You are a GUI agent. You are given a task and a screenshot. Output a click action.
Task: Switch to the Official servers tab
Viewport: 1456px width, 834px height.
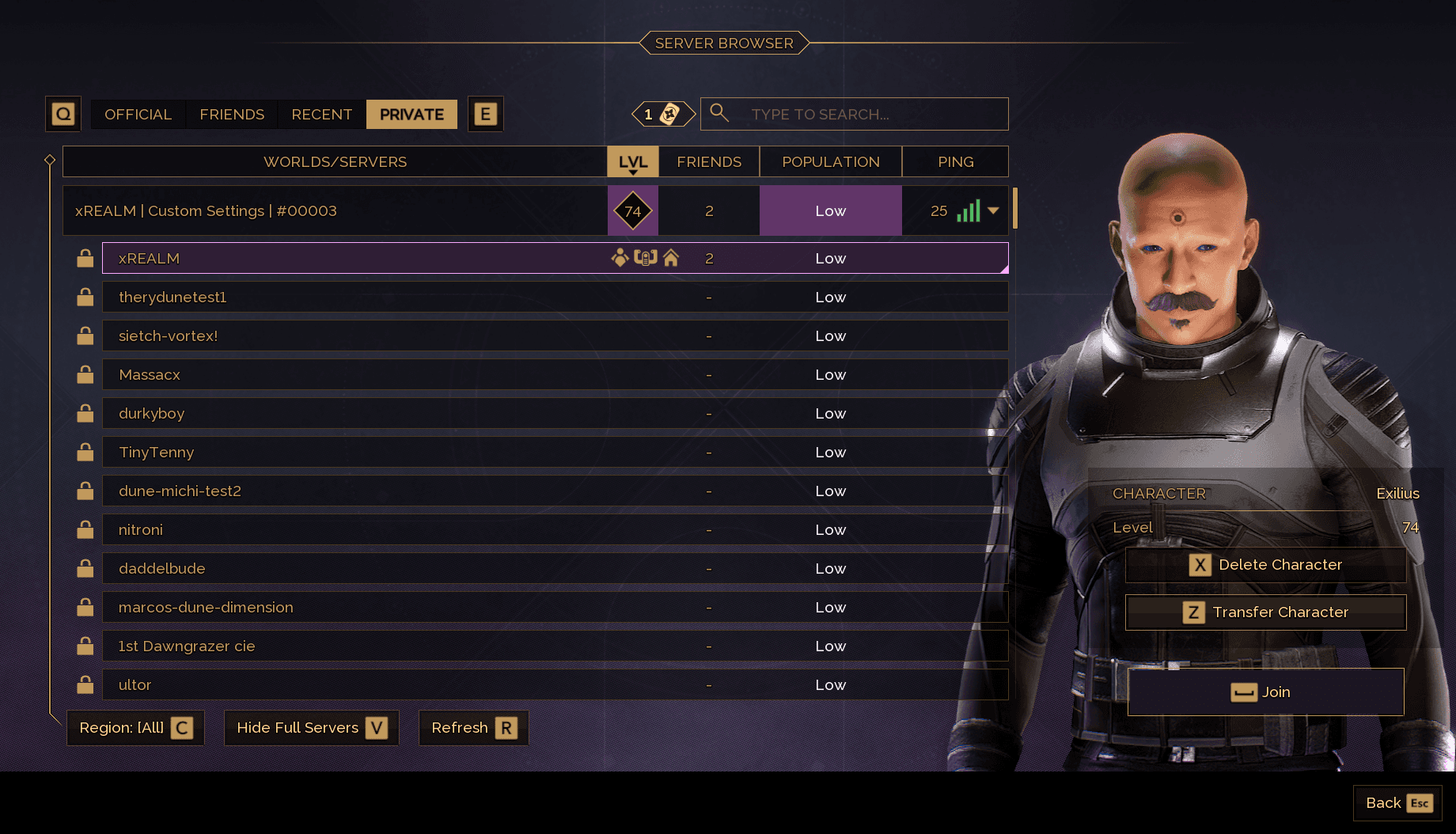coord(138,115)
